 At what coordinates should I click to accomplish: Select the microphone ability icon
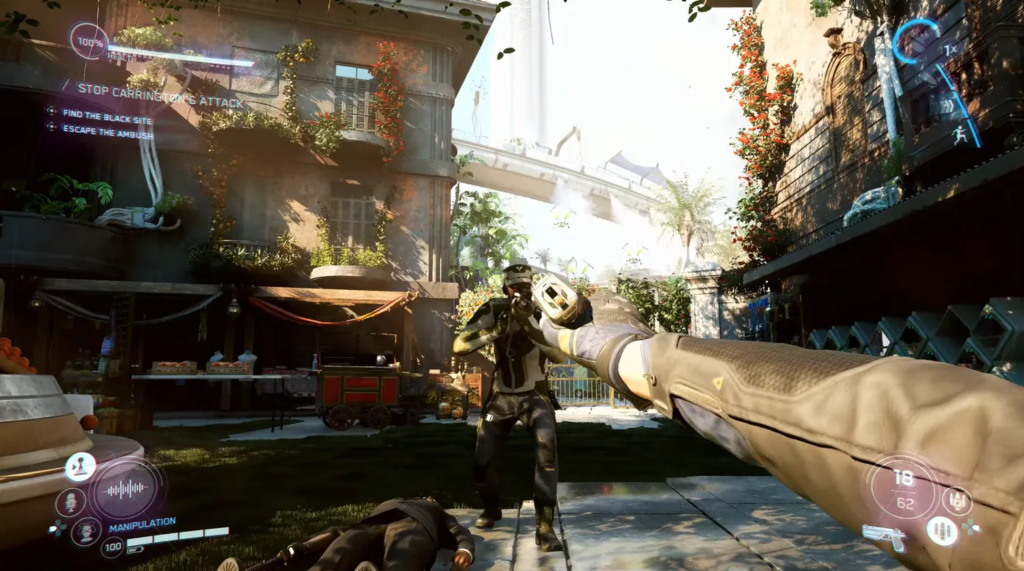tap(70, 501)
